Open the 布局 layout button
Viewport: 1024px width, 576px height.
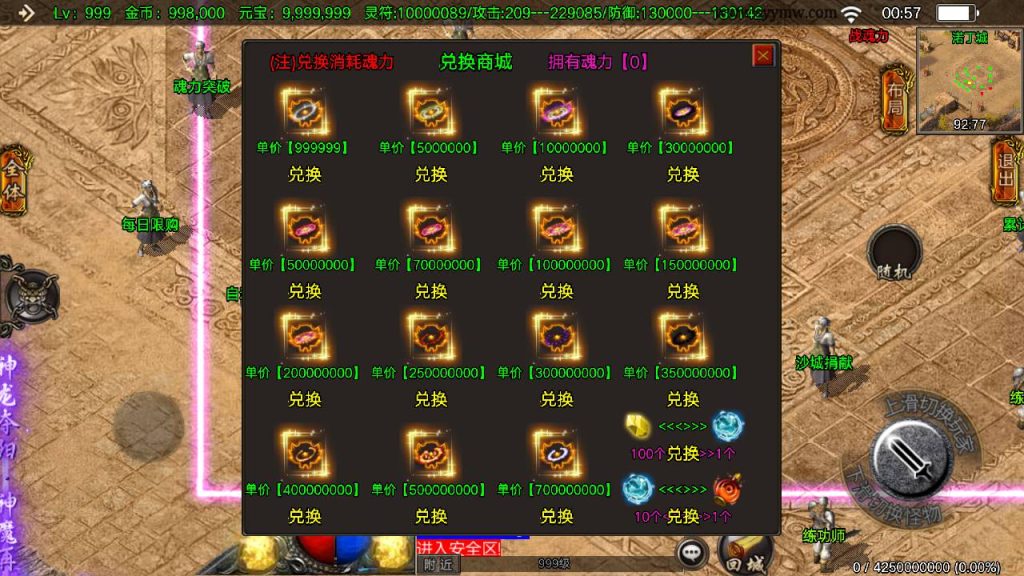coord(893,101)
